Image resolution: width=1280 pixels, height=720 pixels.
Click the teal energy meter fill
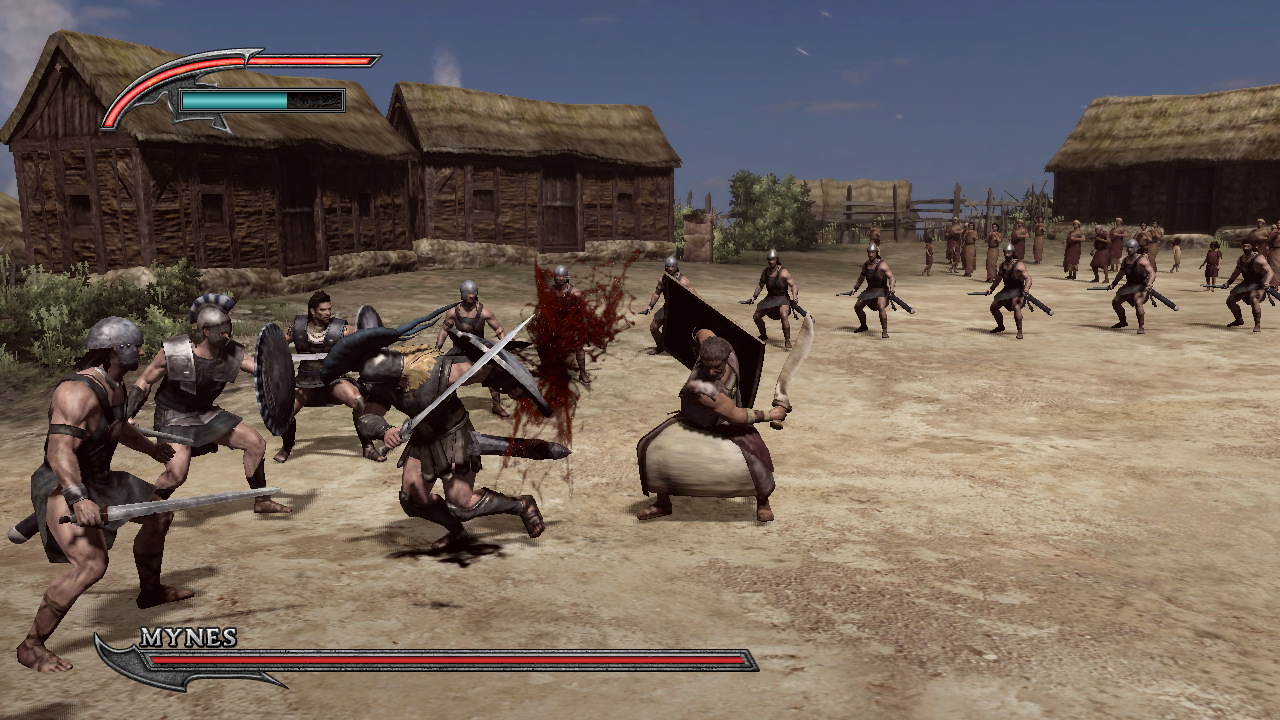pos(230,100)
